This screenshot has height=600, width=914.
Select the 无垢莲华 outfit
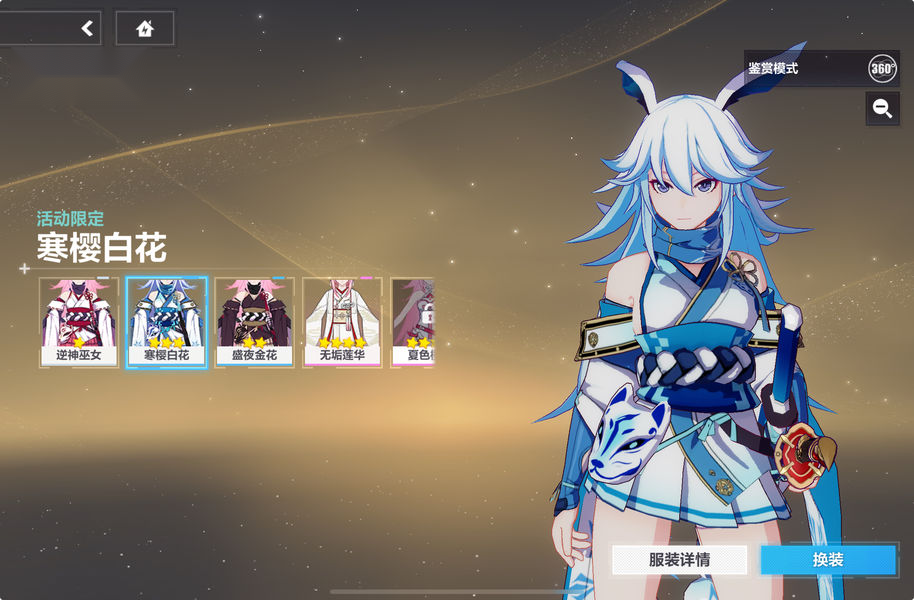click(x=340, y=322)
